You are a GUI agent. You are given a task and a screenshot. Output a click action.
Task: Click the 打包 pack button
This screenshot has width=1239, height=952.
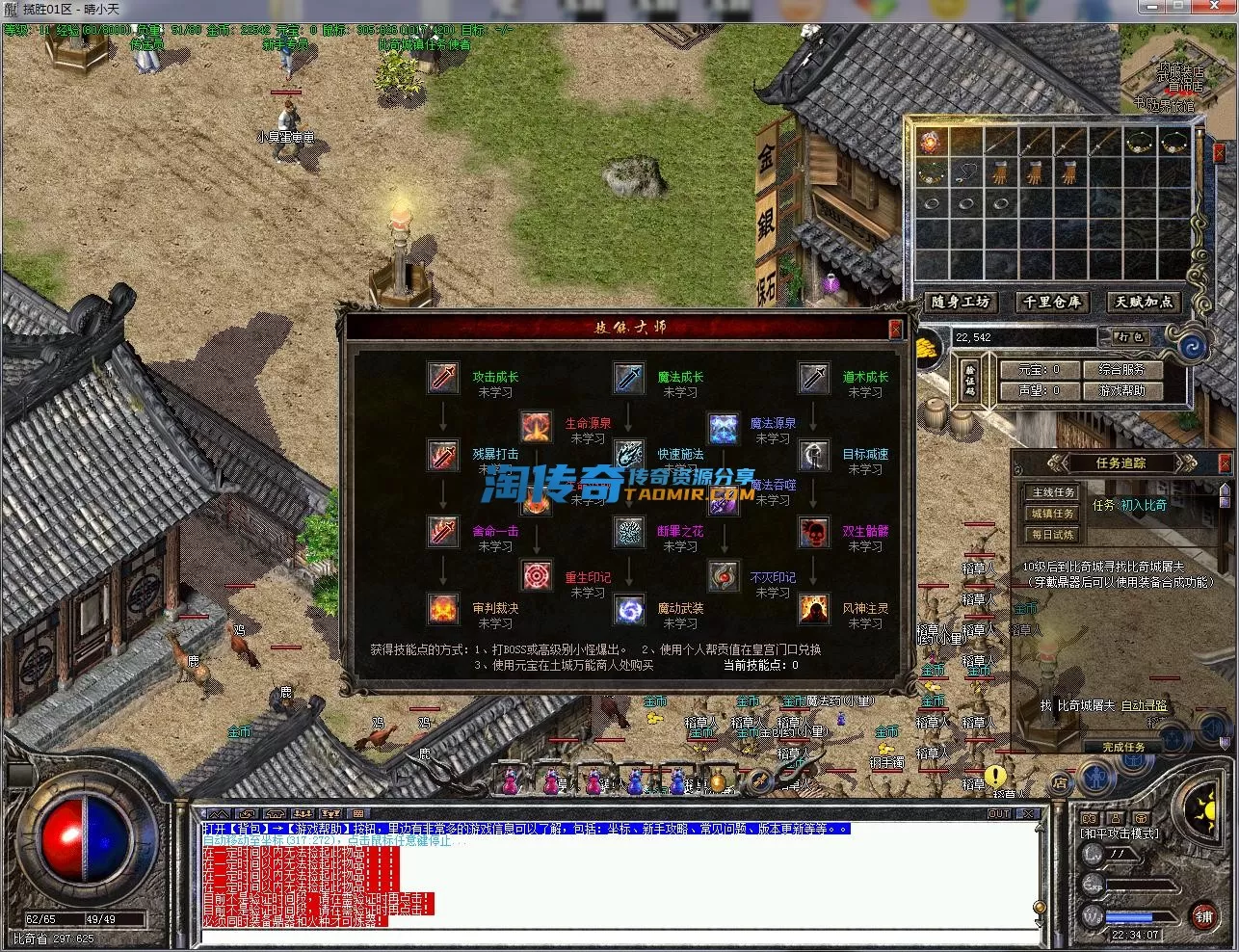[x=1129, y=337]
